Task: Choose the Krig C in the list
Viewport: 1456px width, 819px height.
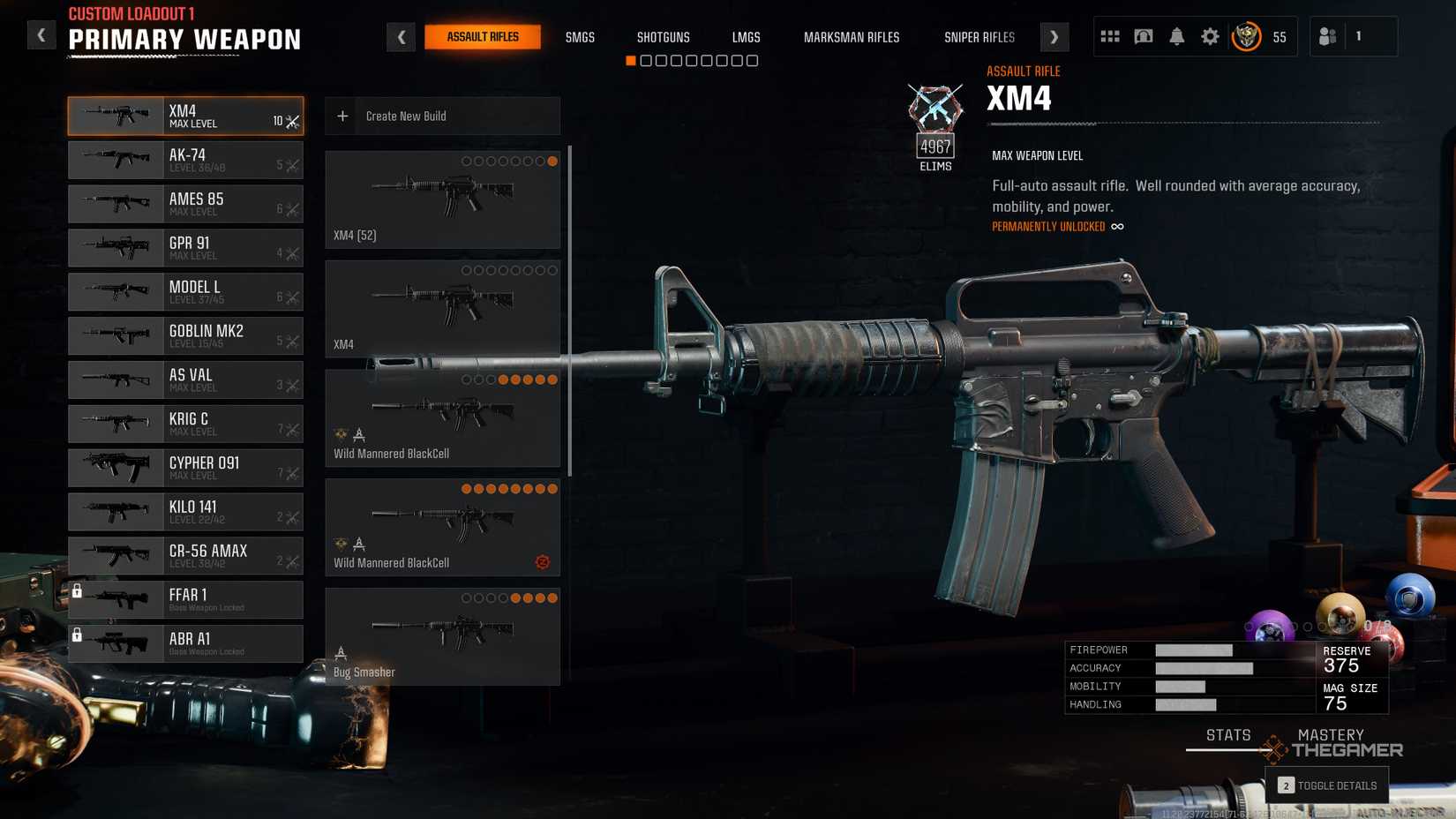Action: coord(185,424)
